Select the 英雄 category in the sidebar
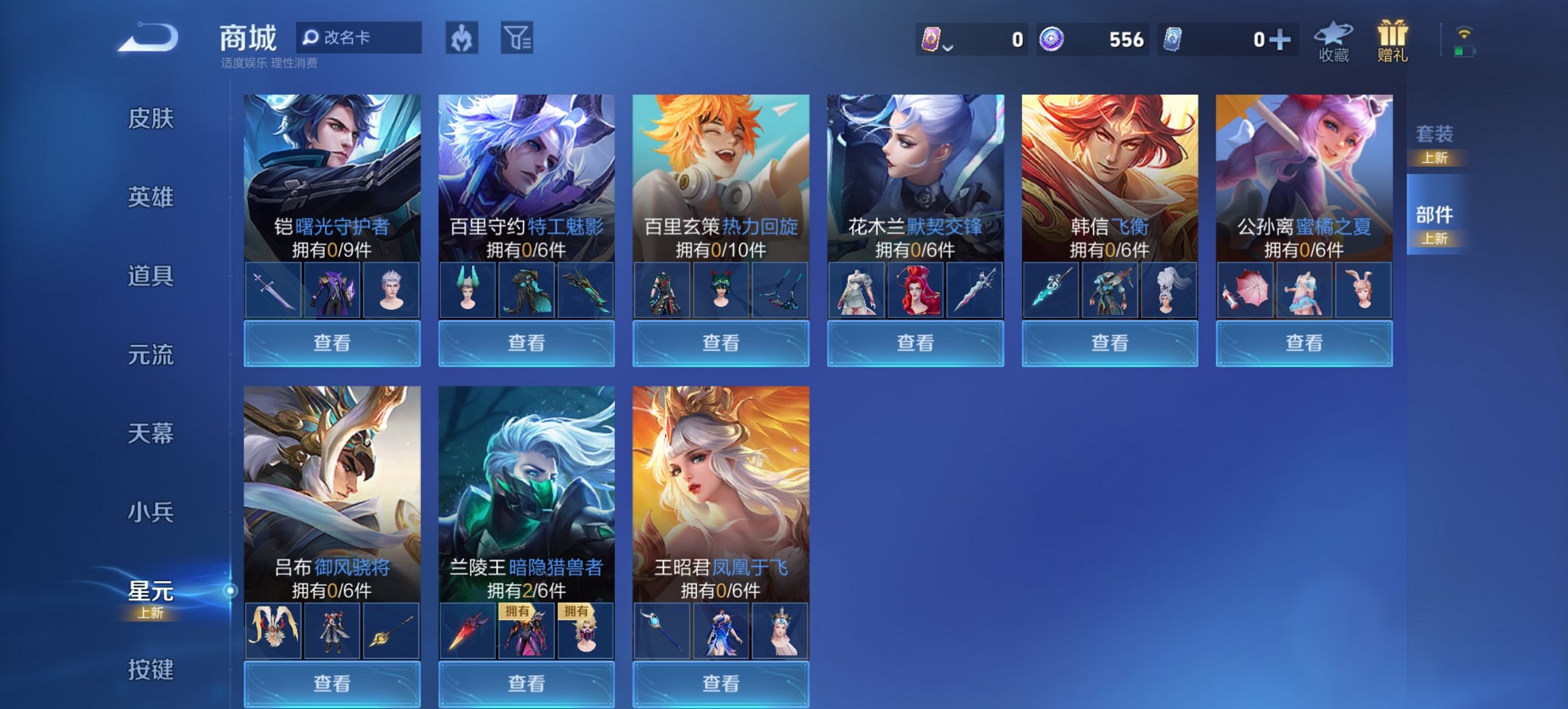 click(150, 198)
